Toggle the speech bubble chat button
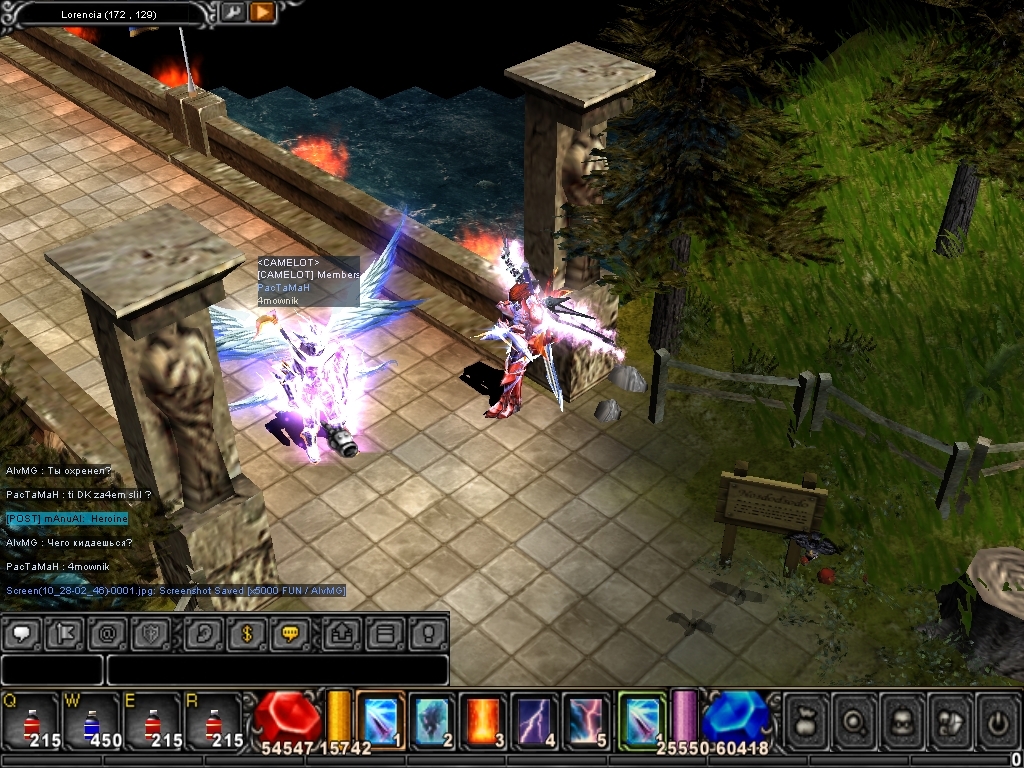Viewport: 1024px width, 768px height. 22,633
